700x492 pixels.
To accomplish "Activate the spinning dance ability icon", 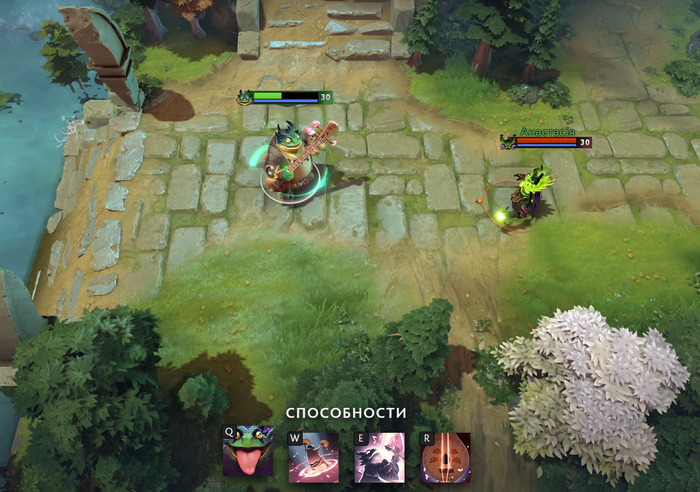I will coord(313,458).
